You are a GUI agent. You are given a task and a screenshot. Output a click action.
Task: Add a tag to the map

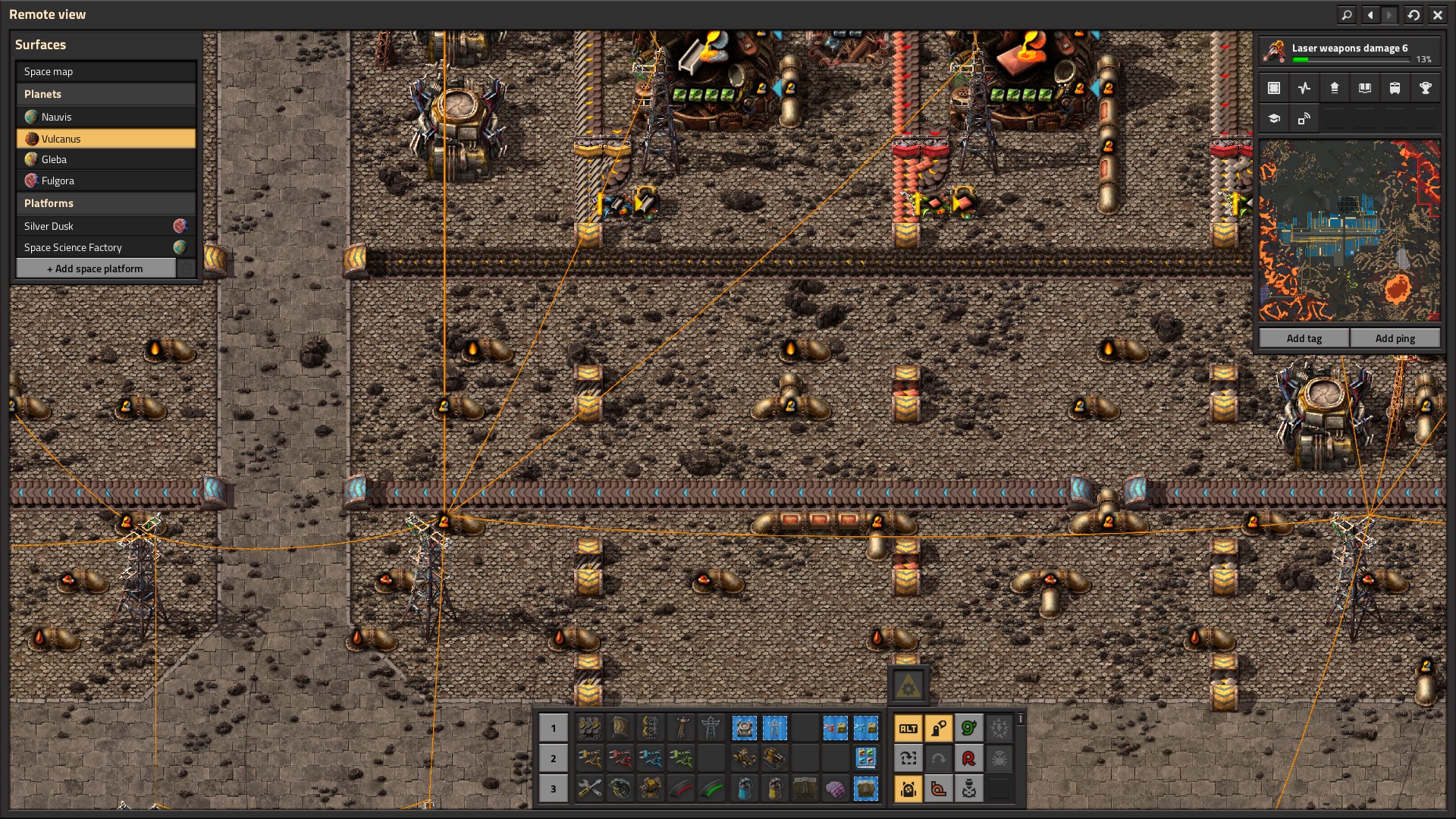tap(1304, 338)
